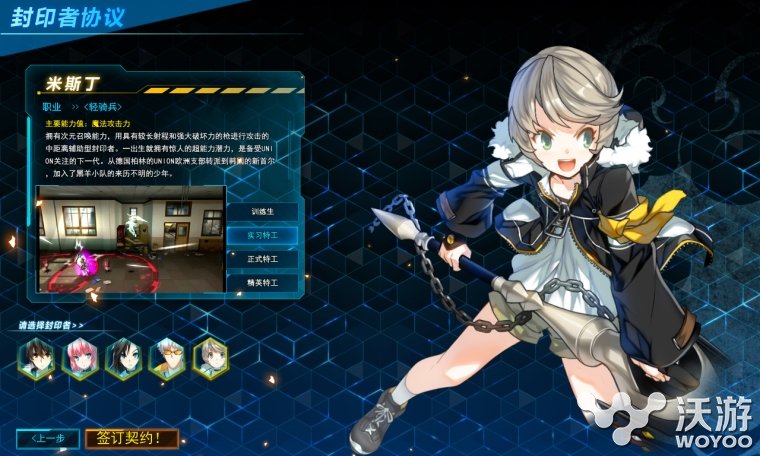Screen dimensions: 760x456
Task: Switch to the 实习特工 rank tab
Action: click(x=262, y=235)
